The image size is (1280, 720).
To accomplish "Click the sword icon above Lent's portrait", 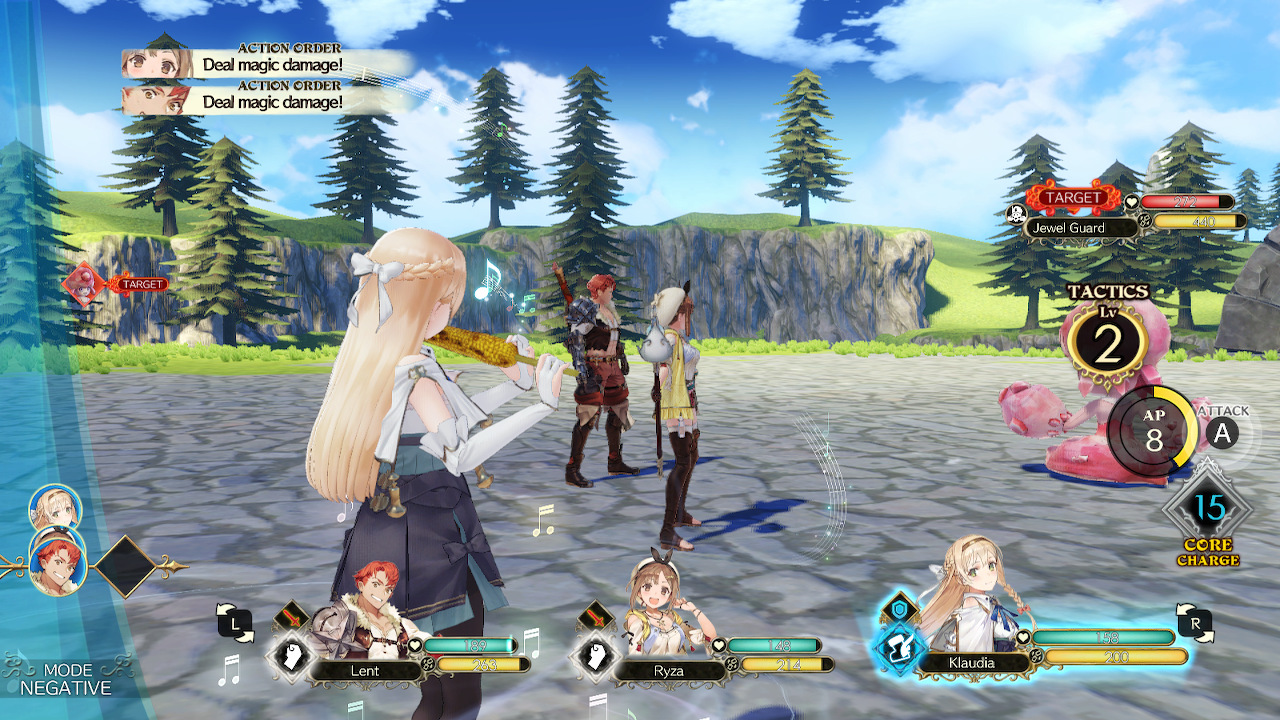I will pyautogui.click(x=291, y=617).
